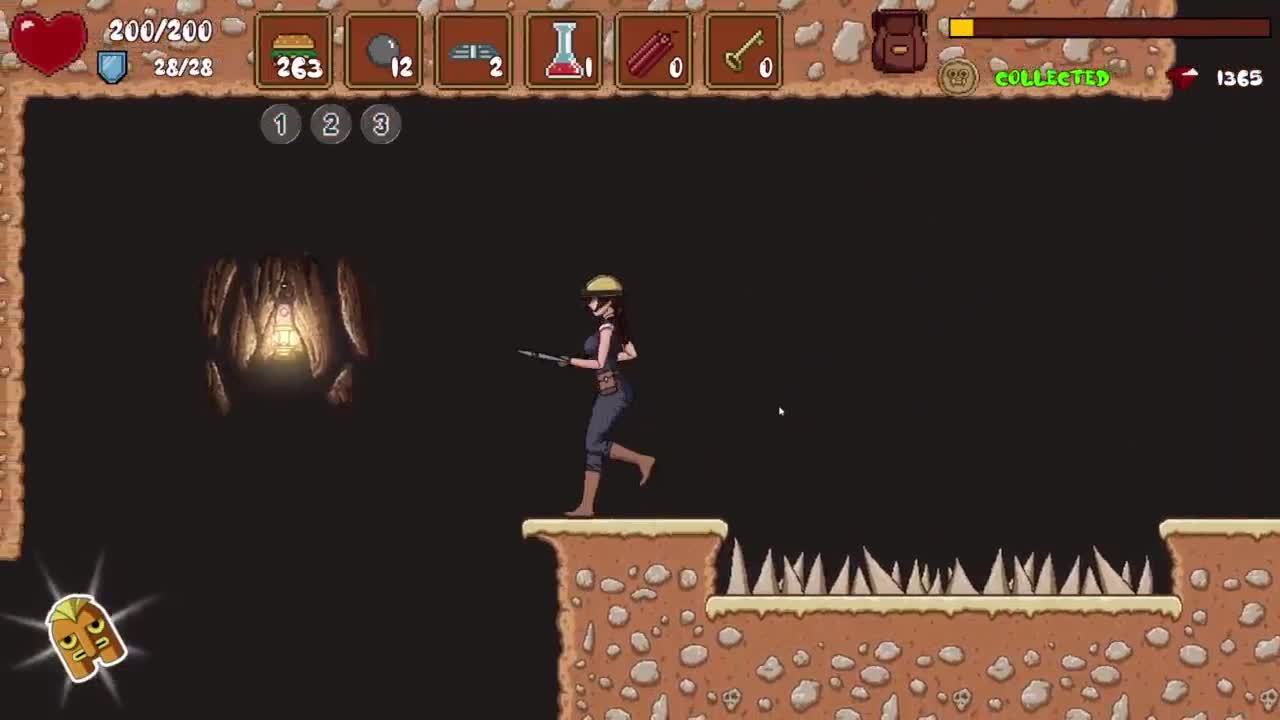1280x720 pixels.
Task: Click the golden key slot
Action: coord(744,51)
